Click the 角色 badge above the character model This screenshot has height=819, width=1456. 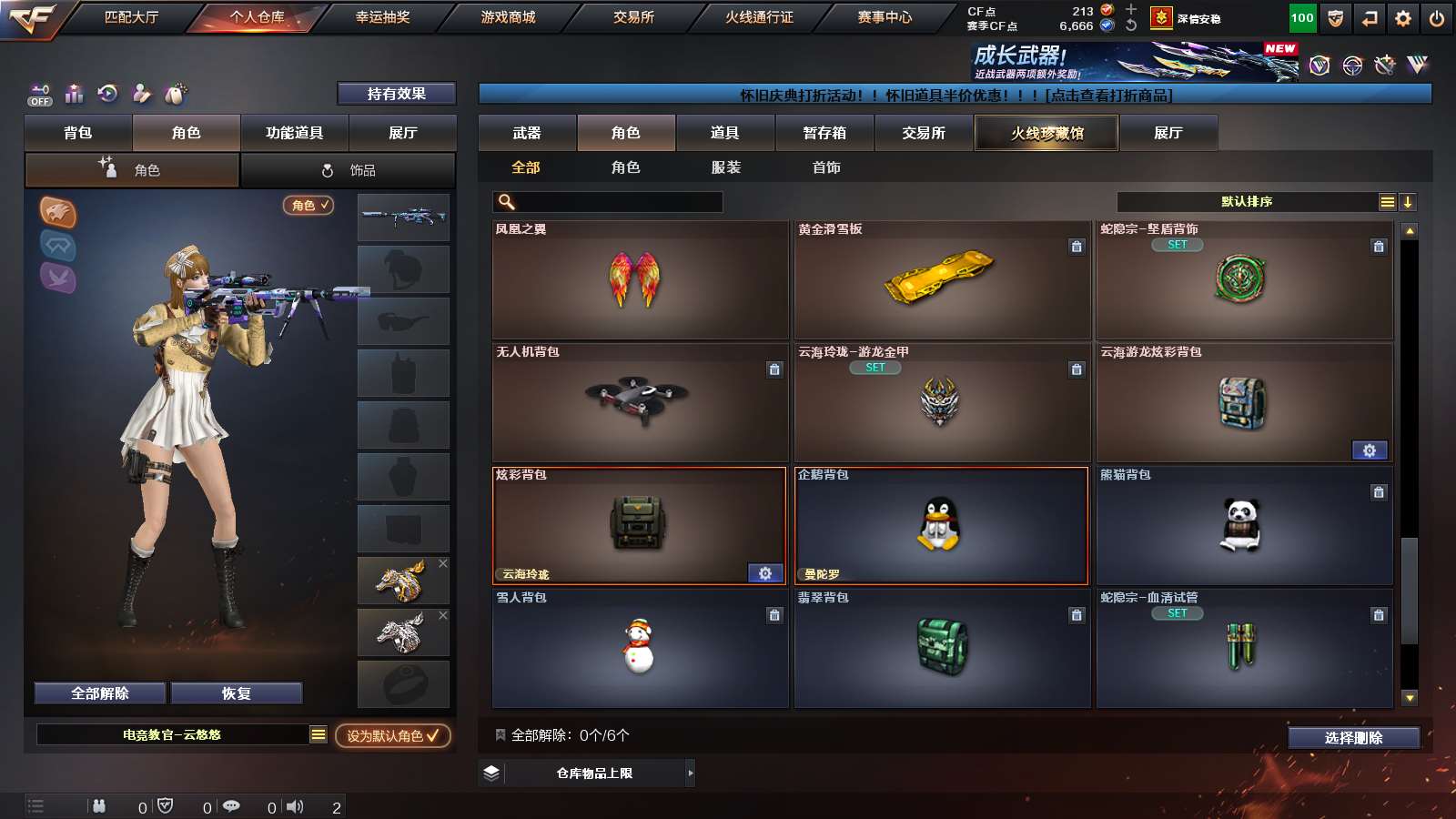tap(308, 206)
